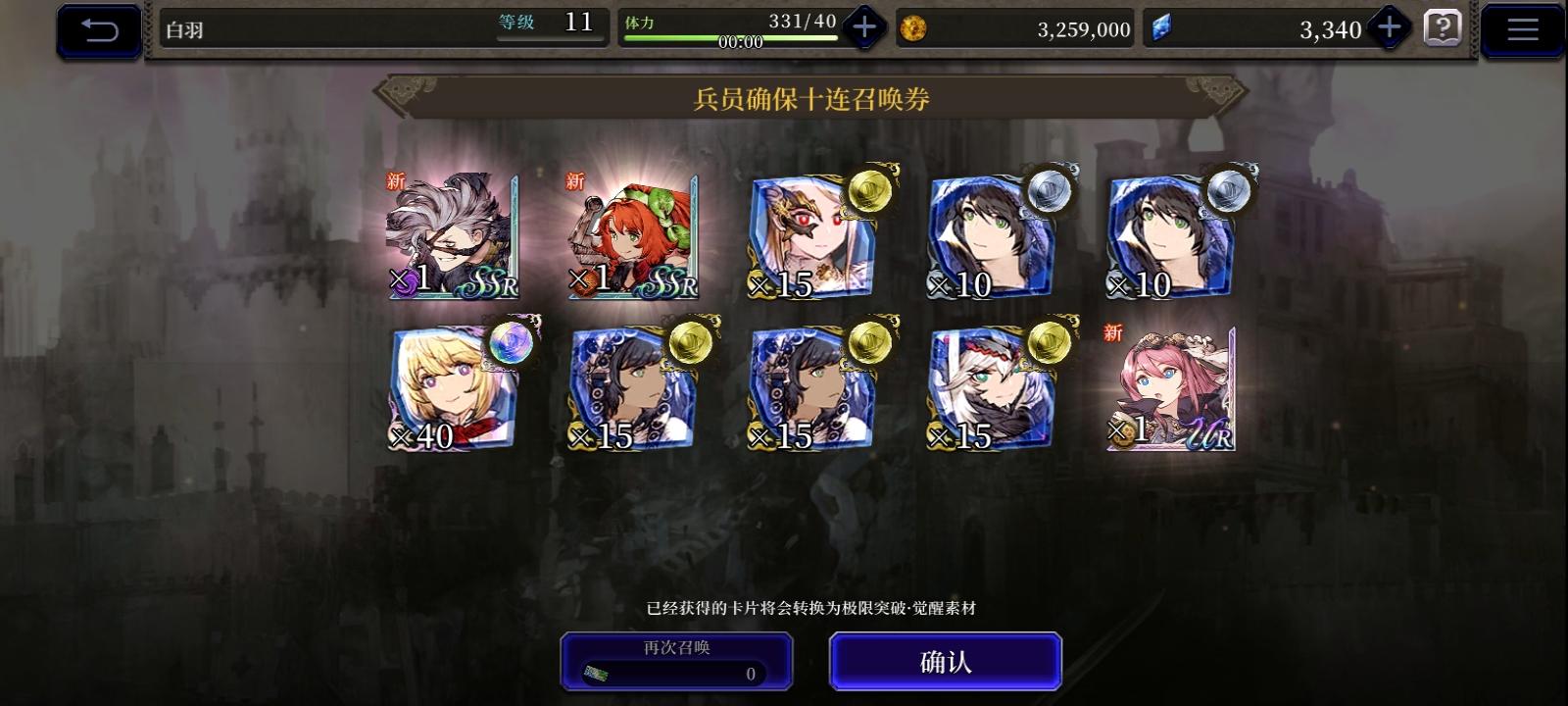
Task: Select the red-haired SSR unit card
Action: point(629,235)
